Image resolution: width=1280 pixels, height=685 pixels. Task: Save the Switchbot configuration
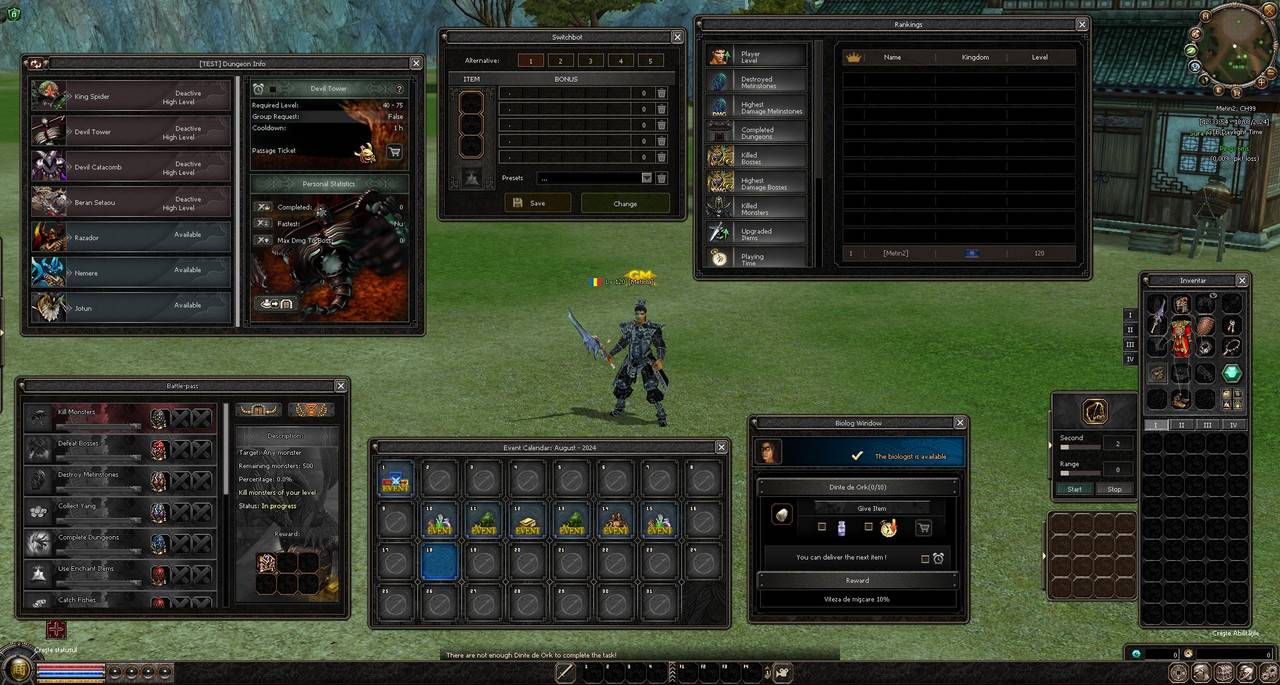point(537,203)
